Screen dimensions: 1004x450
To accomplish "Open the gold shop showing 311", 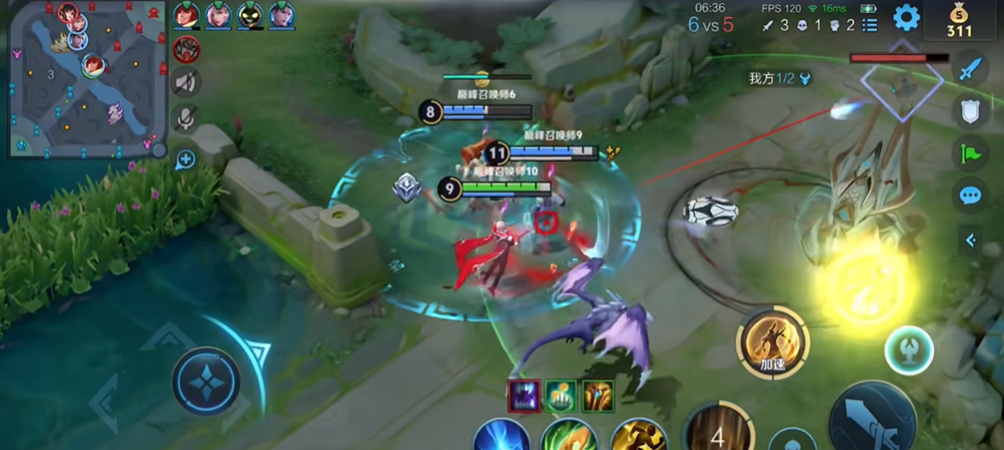I will pos(960,20).
